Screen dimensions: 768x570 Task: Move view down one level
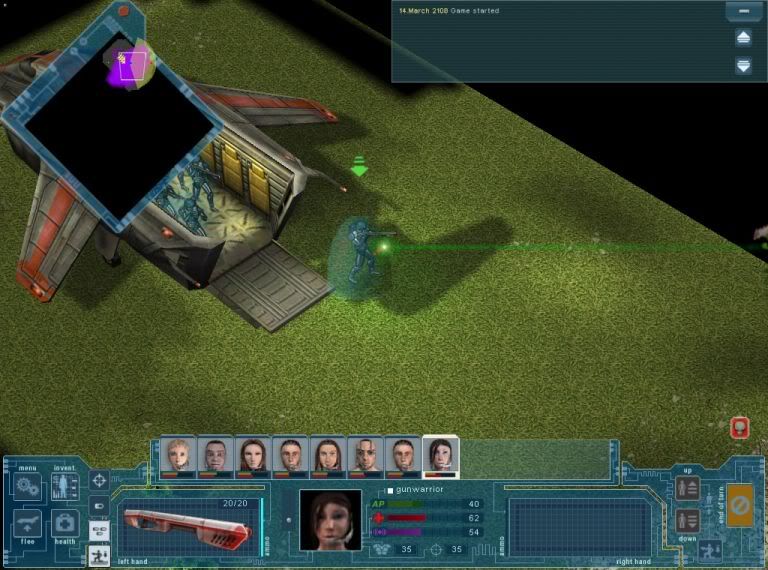[x=687, y=520]
